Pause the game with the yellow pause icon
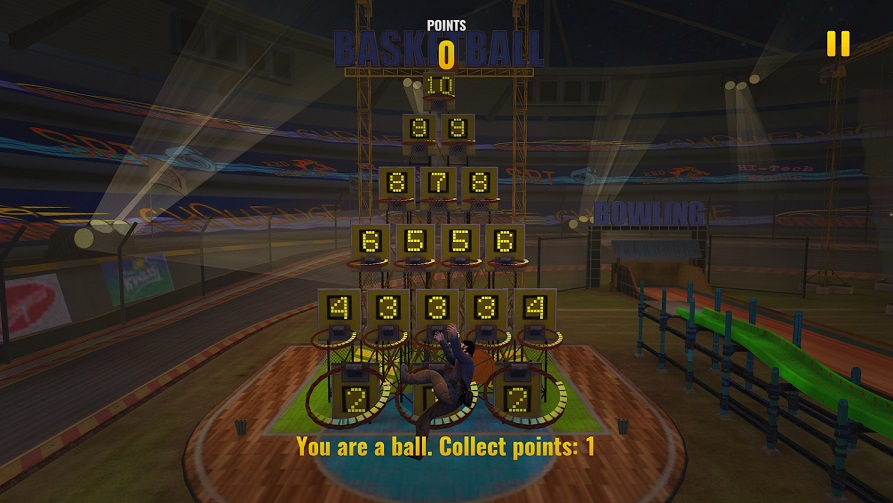 point(837,43)
